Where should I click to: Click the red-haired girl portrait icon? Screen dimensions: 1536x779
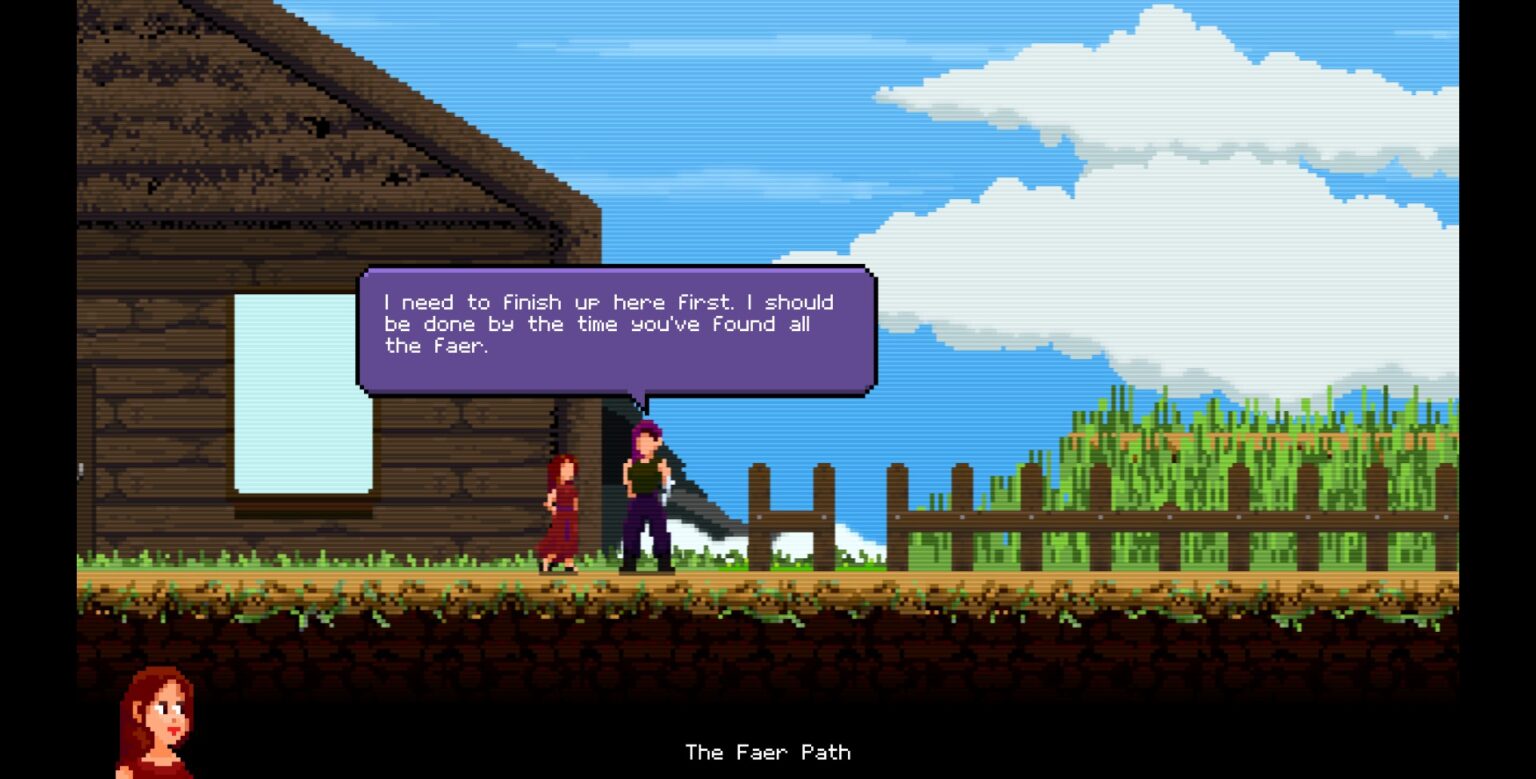click(x=157, y=721)
